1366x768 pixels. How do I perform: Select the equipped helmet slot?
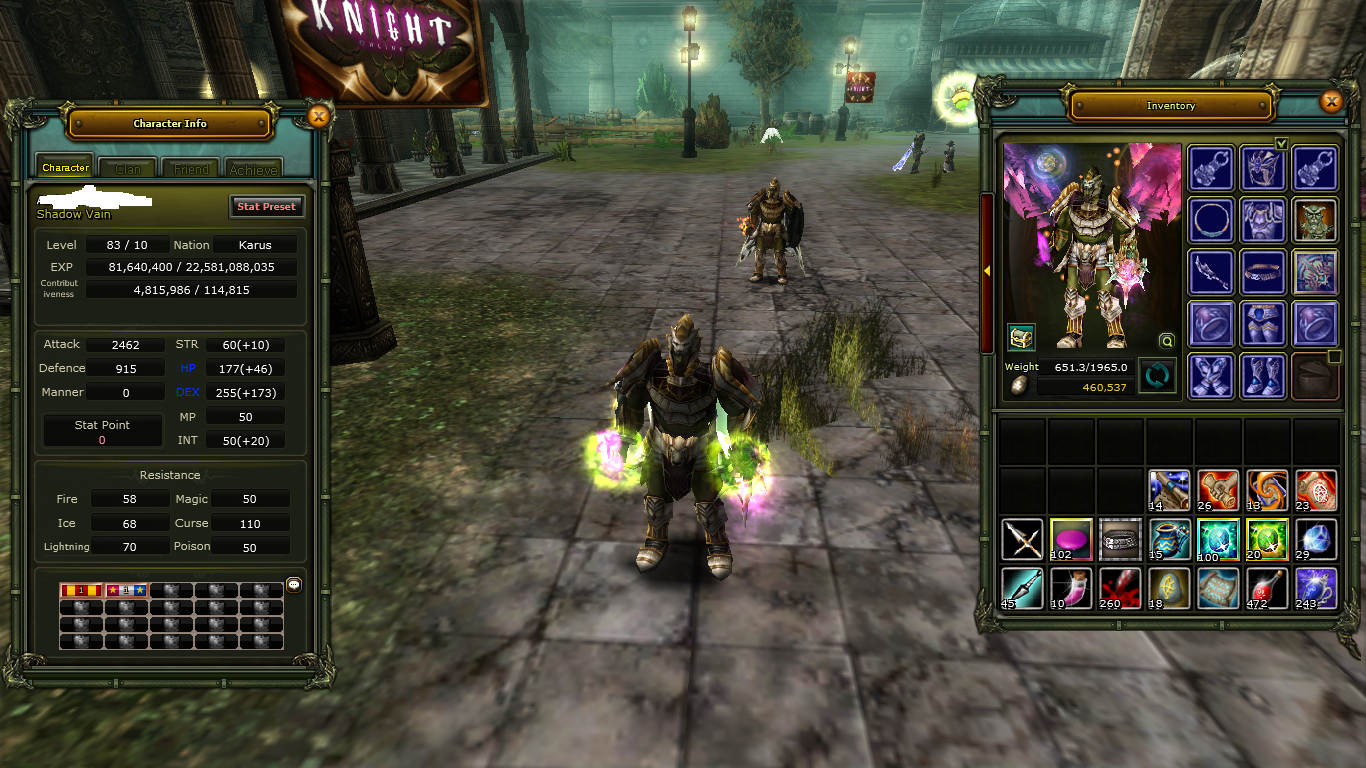[1262, 167]
